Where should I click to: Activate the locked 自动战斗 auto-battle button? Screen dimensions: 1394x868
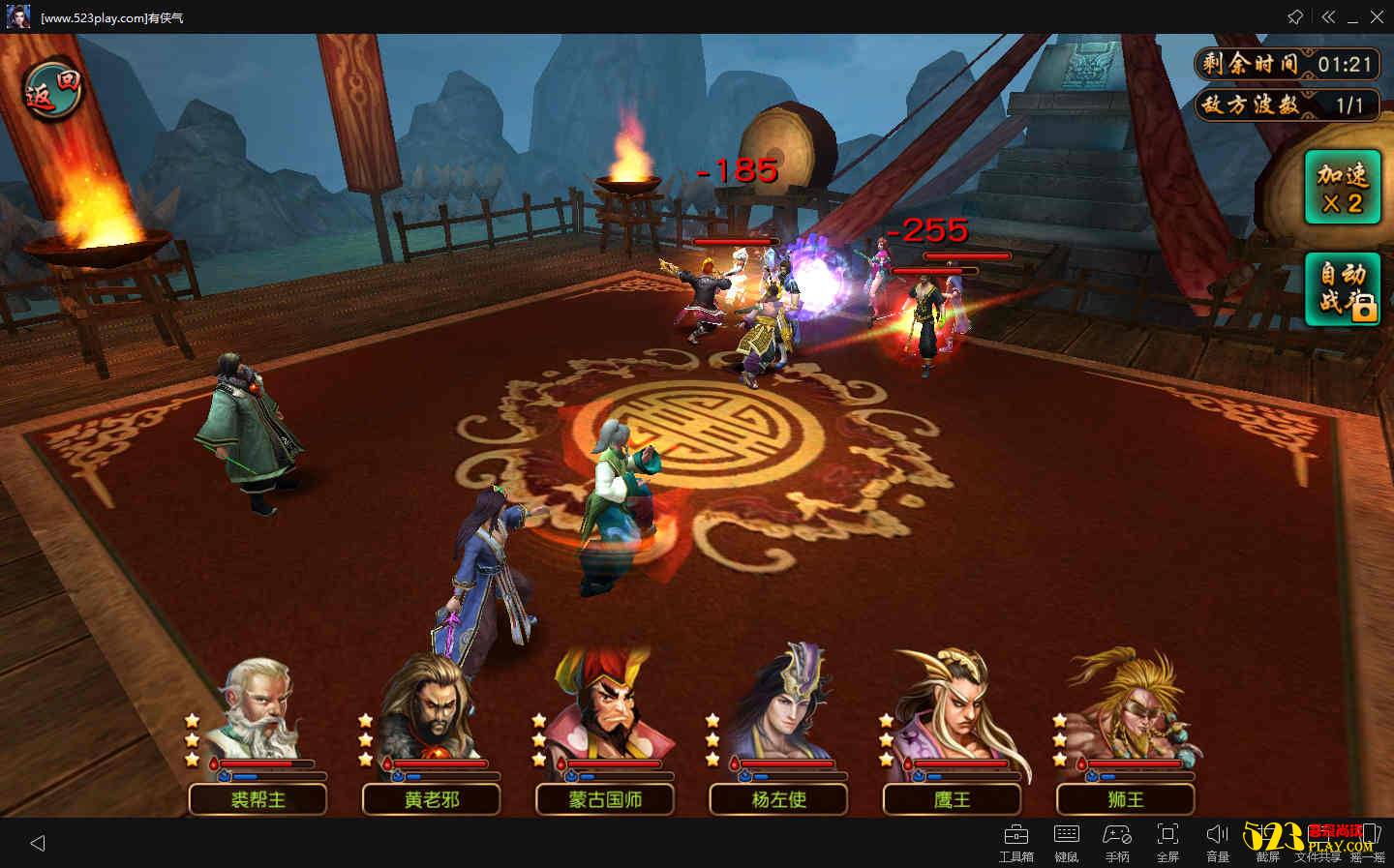coord(1343,287)
